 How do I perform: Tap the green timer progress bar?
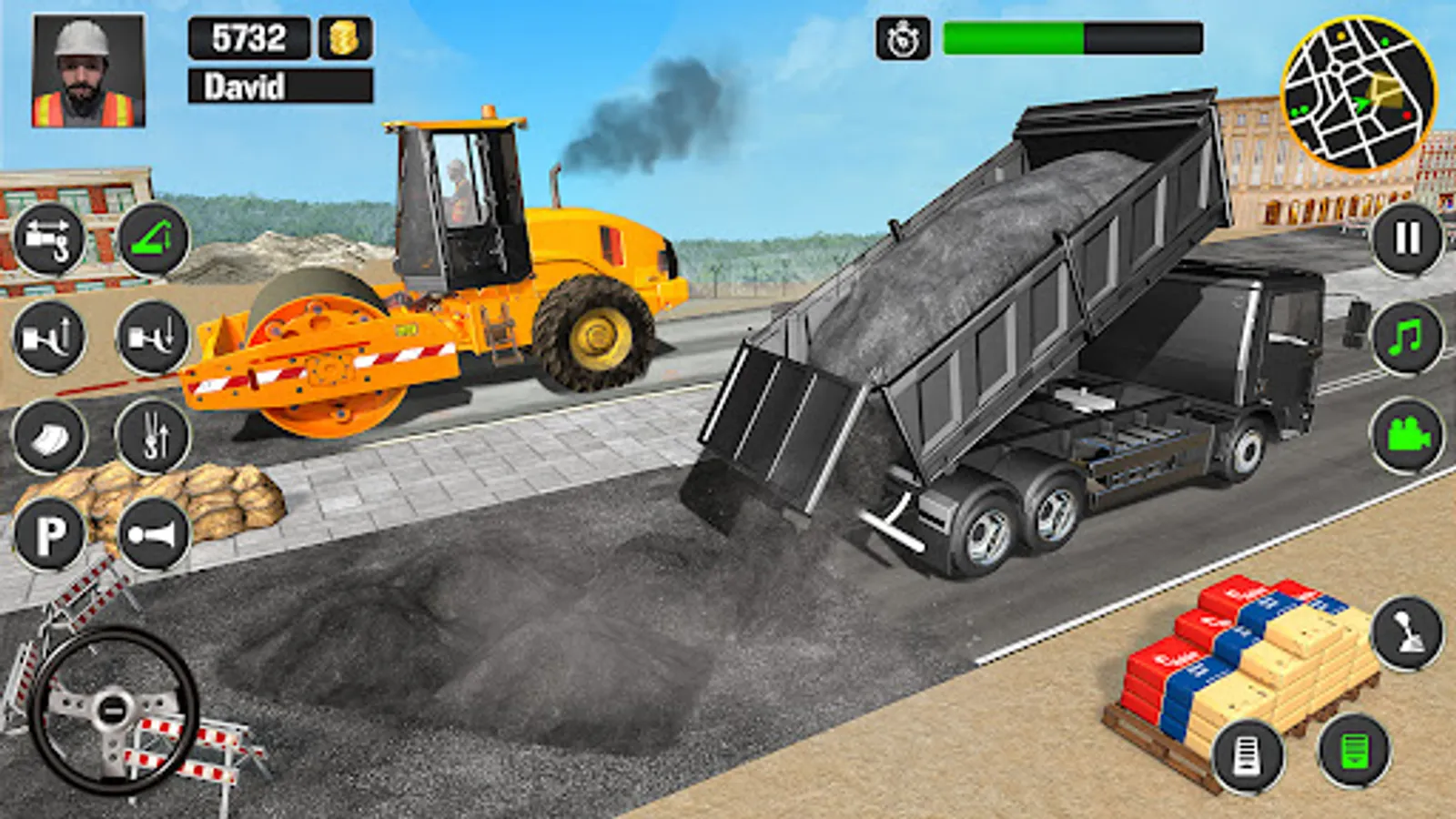pyautogui.click(x=1015, y=36)
